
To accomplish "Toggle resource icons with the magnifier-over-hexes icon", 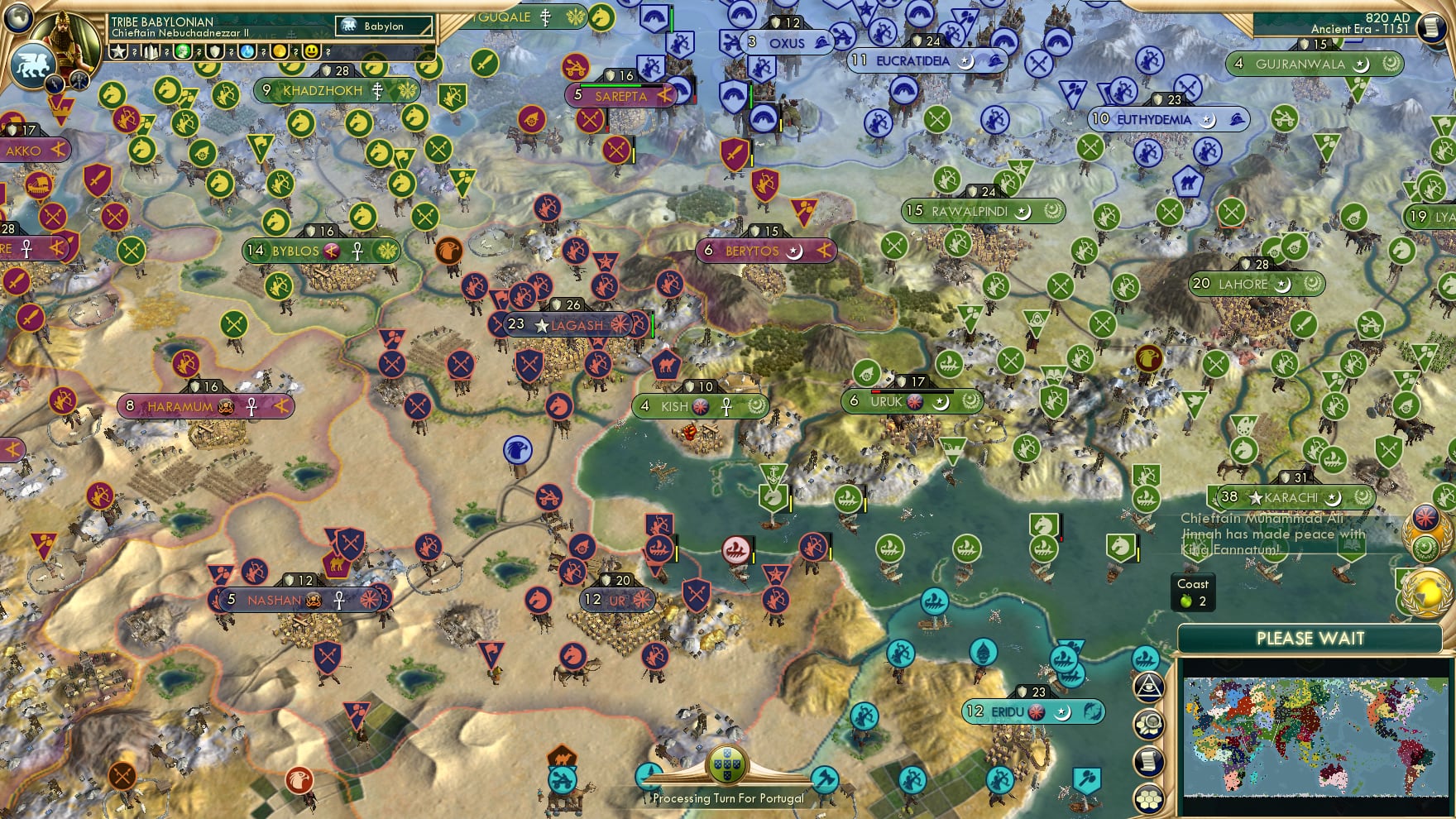I will 1150,722.
